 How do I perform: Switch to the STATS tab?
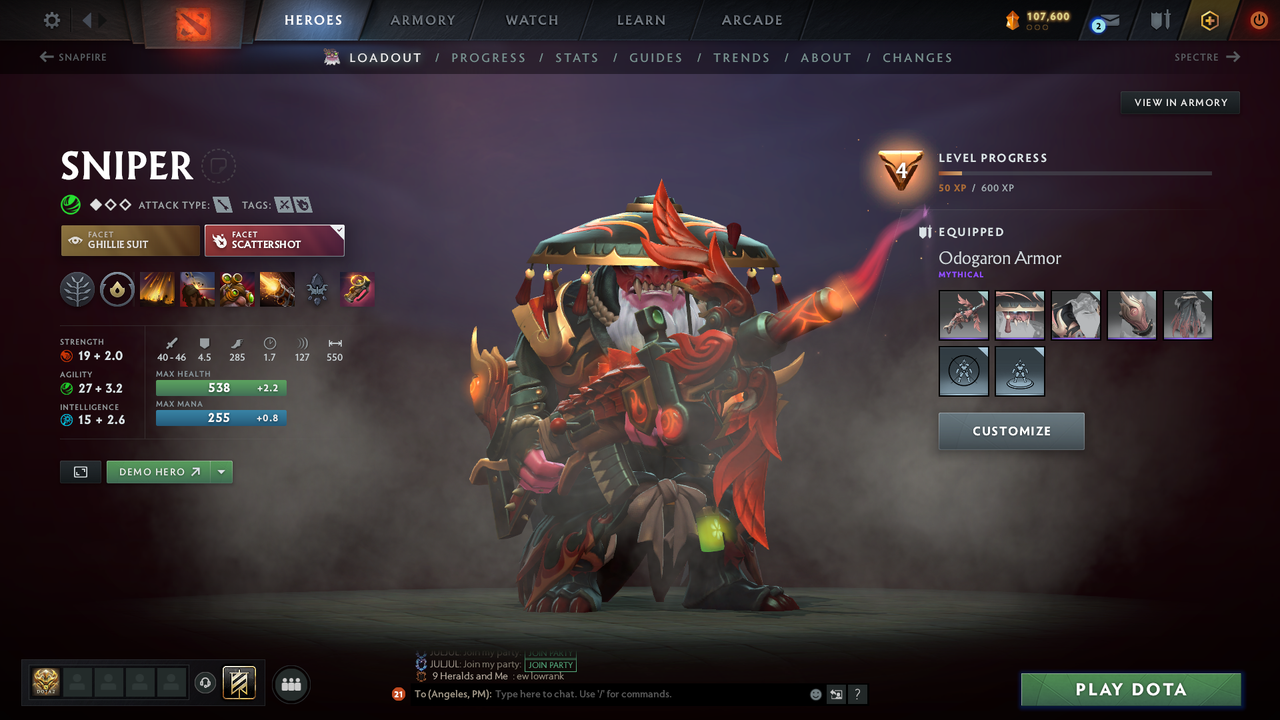577,57
